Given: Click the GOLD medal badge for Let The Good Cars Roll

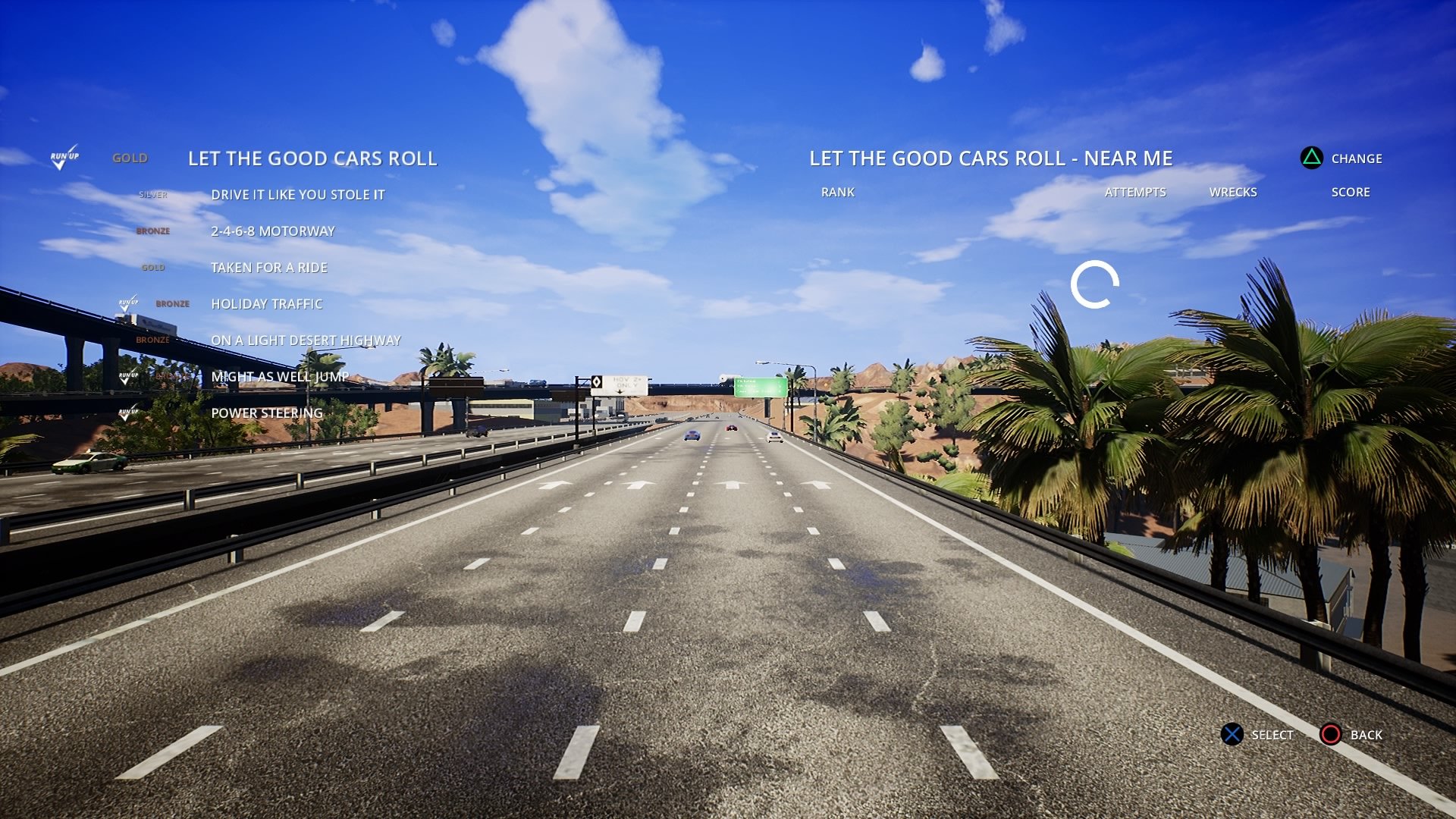Looking at the screenshot, I should pyautogui.click(x=130, y=158).
